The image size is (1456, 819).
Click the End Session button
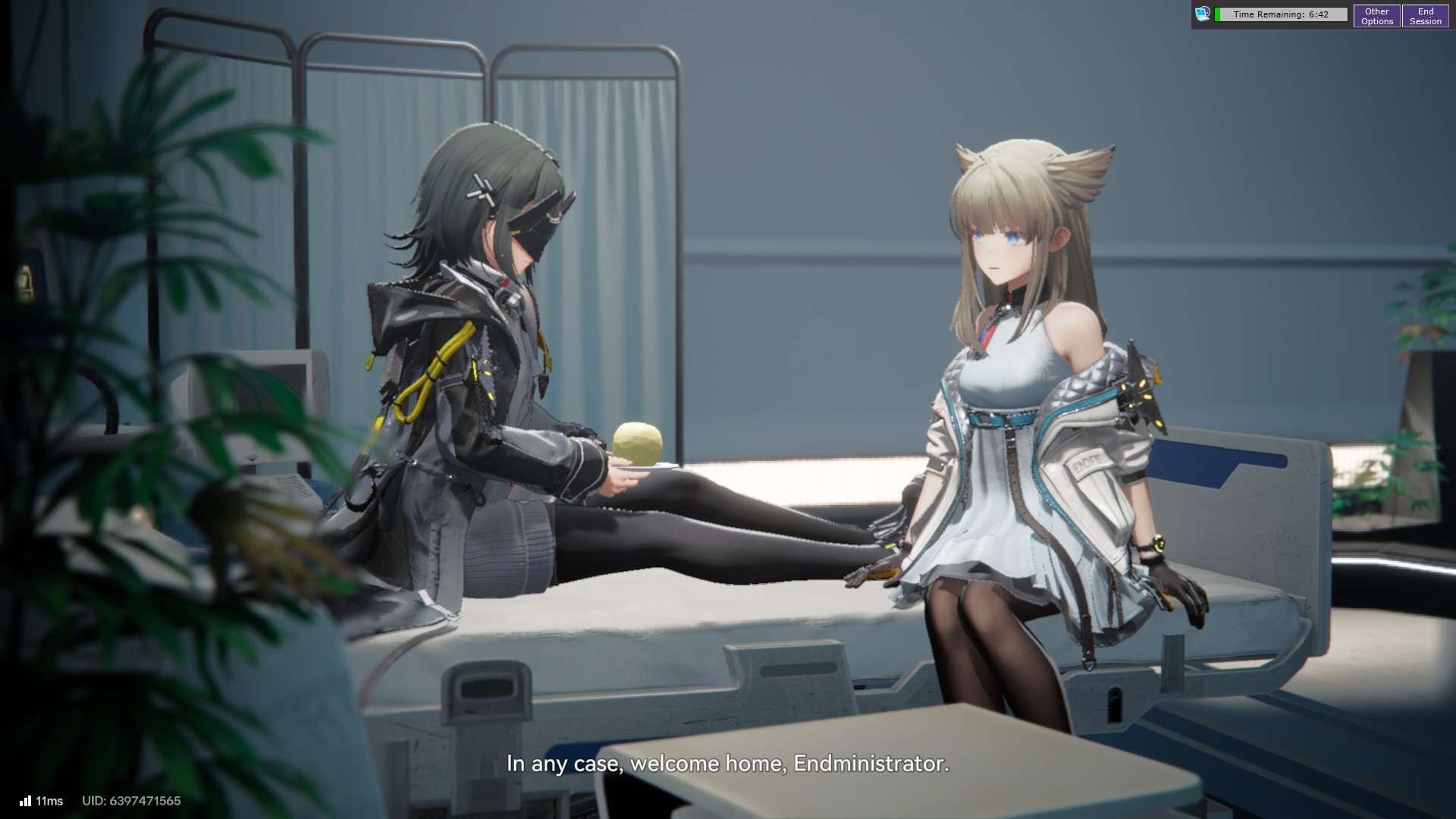coord(1425,16)
